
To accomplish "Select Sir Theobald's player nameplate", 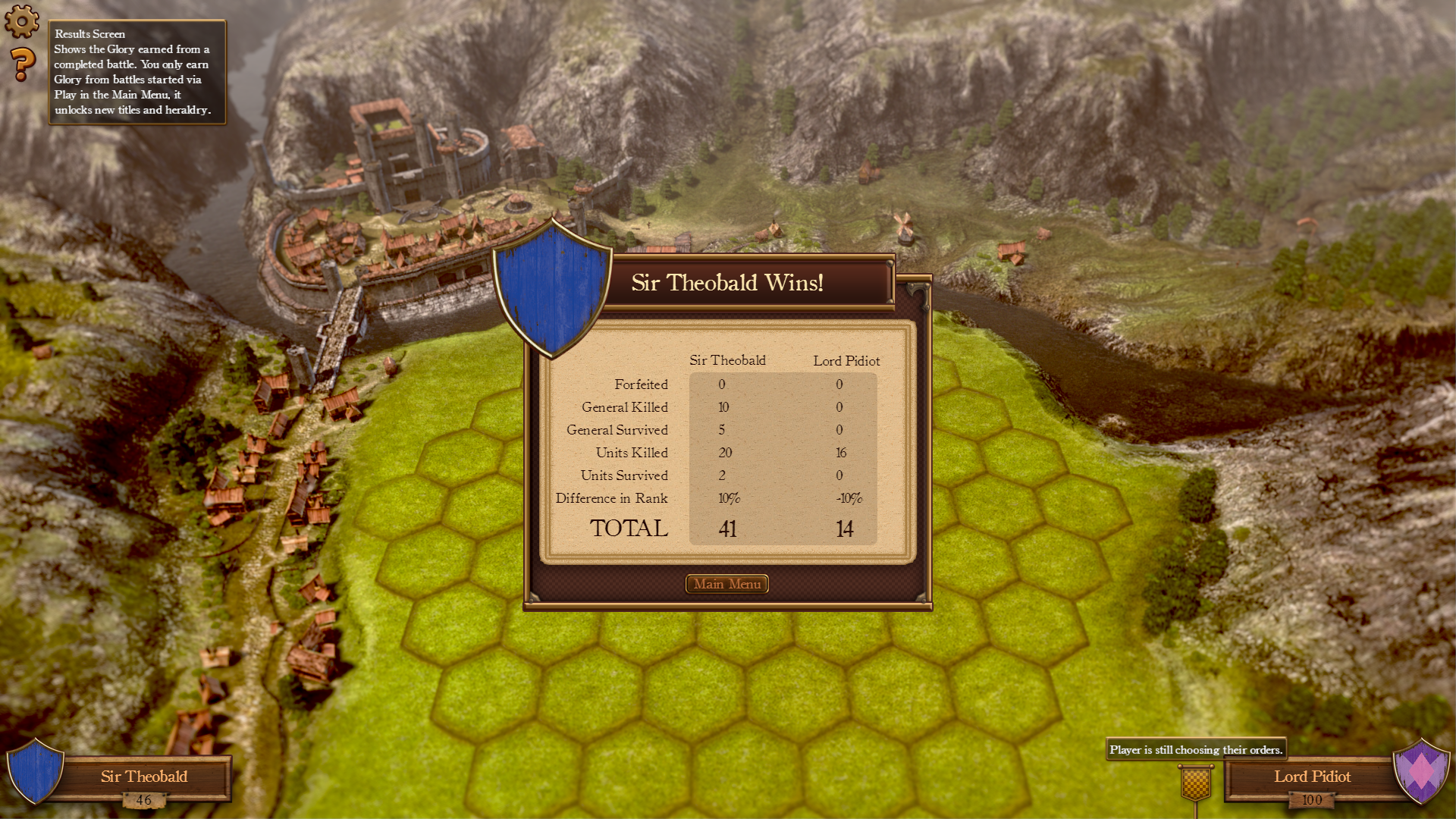I will [x=143, y=777].
